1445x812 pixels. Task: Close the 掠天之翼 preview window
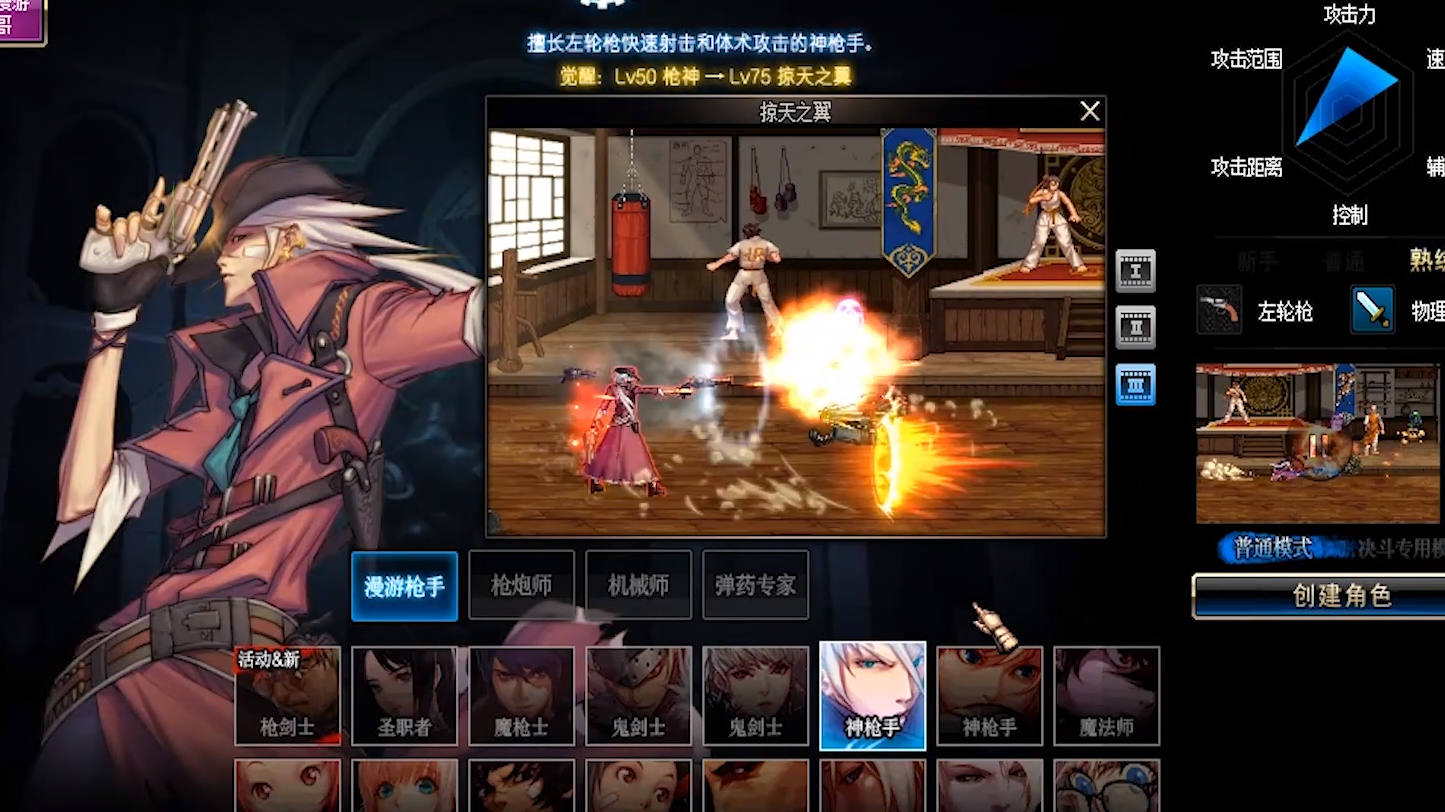[1089, 111]
